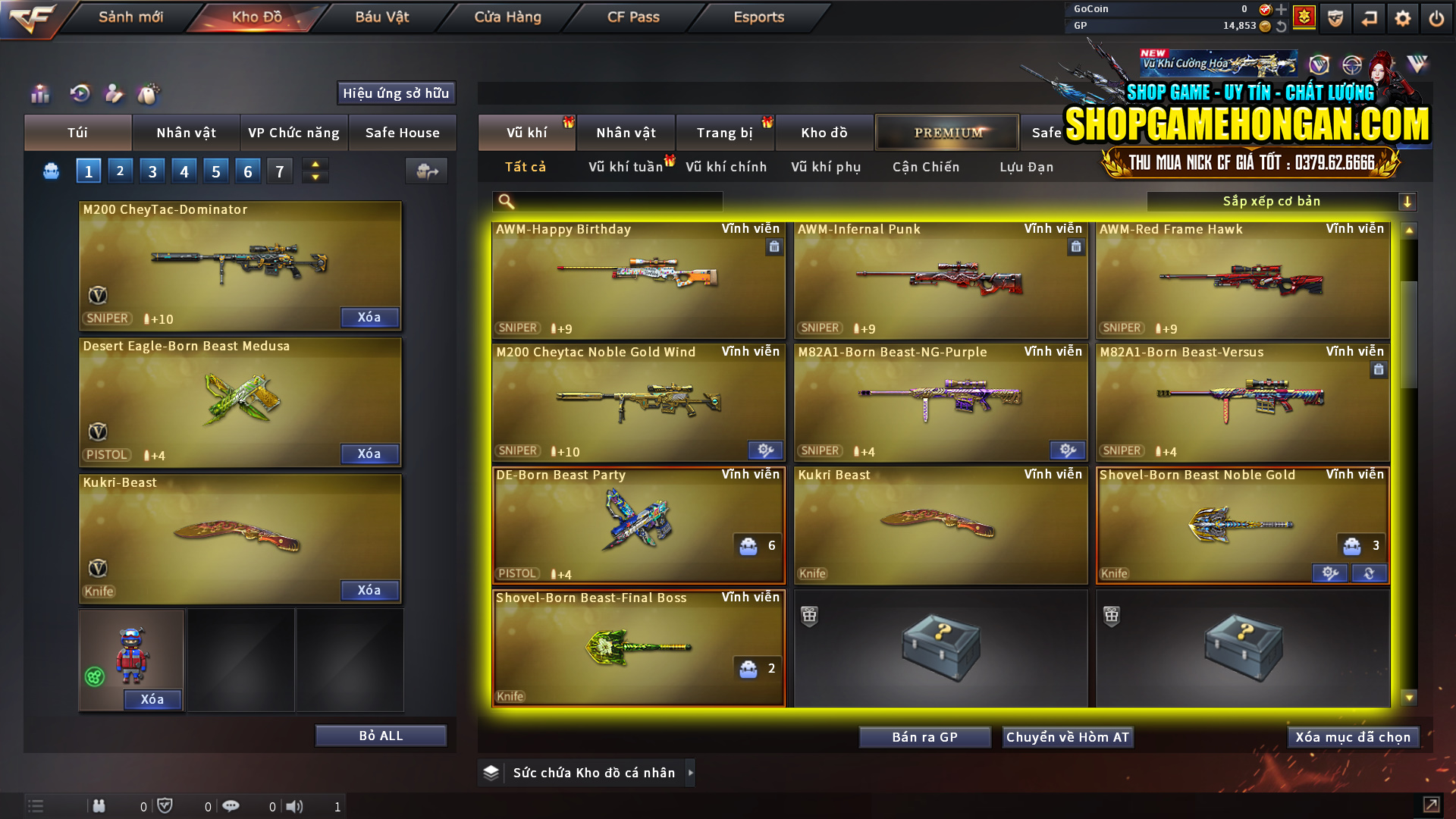Image resolution: width=1456 pixels, height=819 pixels.
Task: Expand Sức chứa Kho đồ cá nhân details
Action: coord(691,773)
